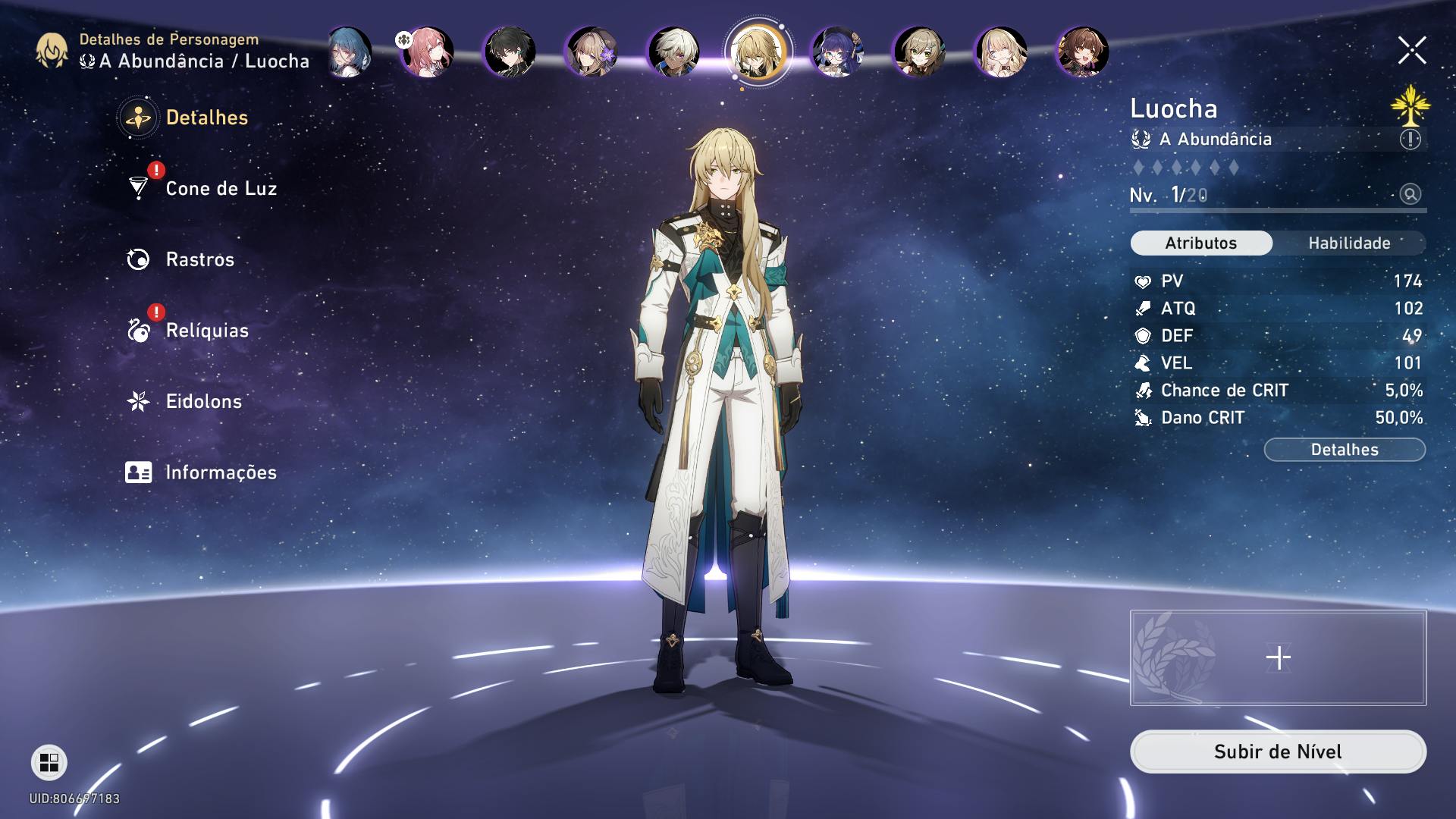Select the Rastros menu entry

click(x=199, y=259)
